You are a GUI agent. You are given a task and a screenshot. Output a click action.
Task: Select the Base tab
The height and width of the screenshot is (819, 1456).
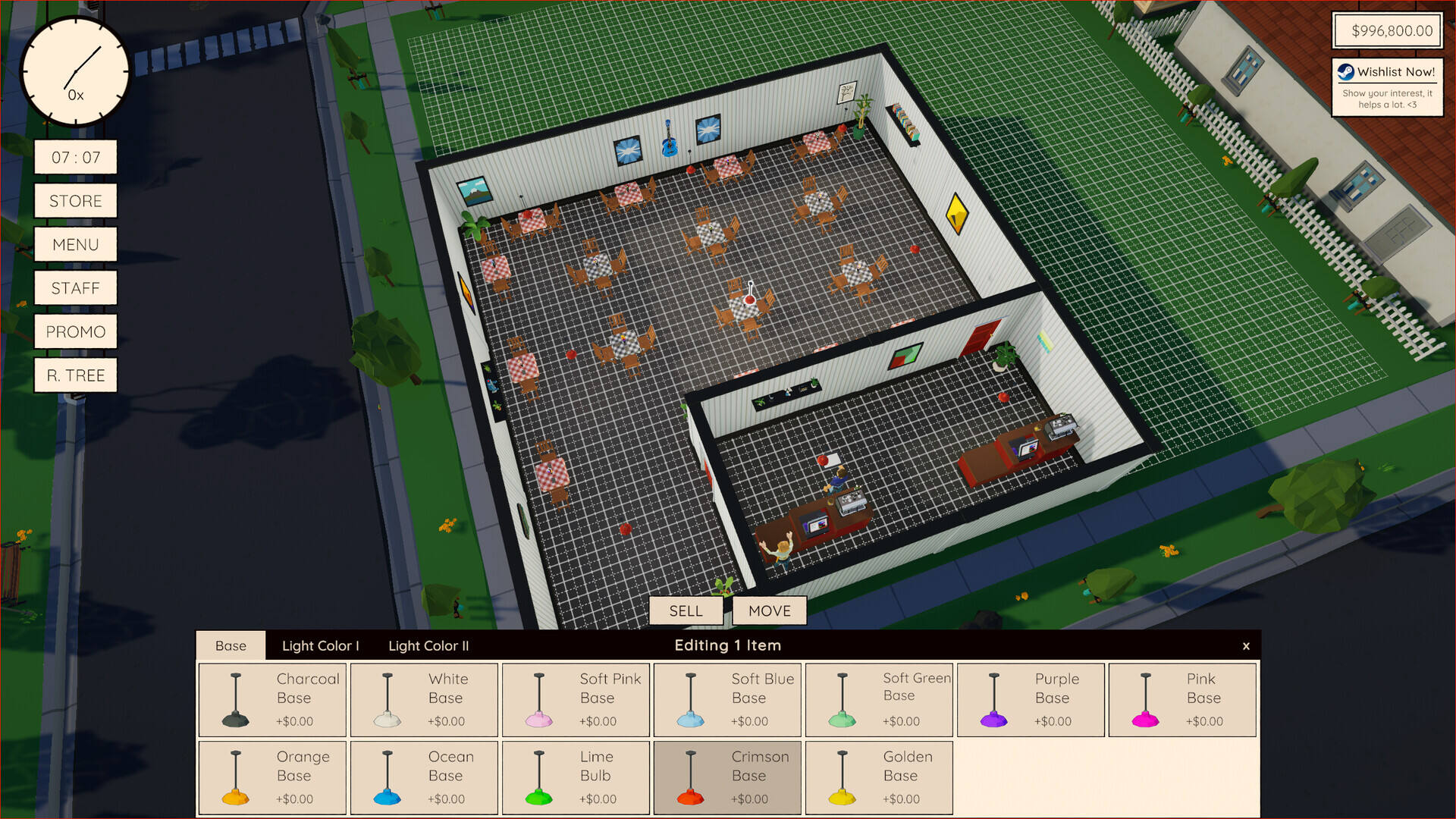click(231, 645)
